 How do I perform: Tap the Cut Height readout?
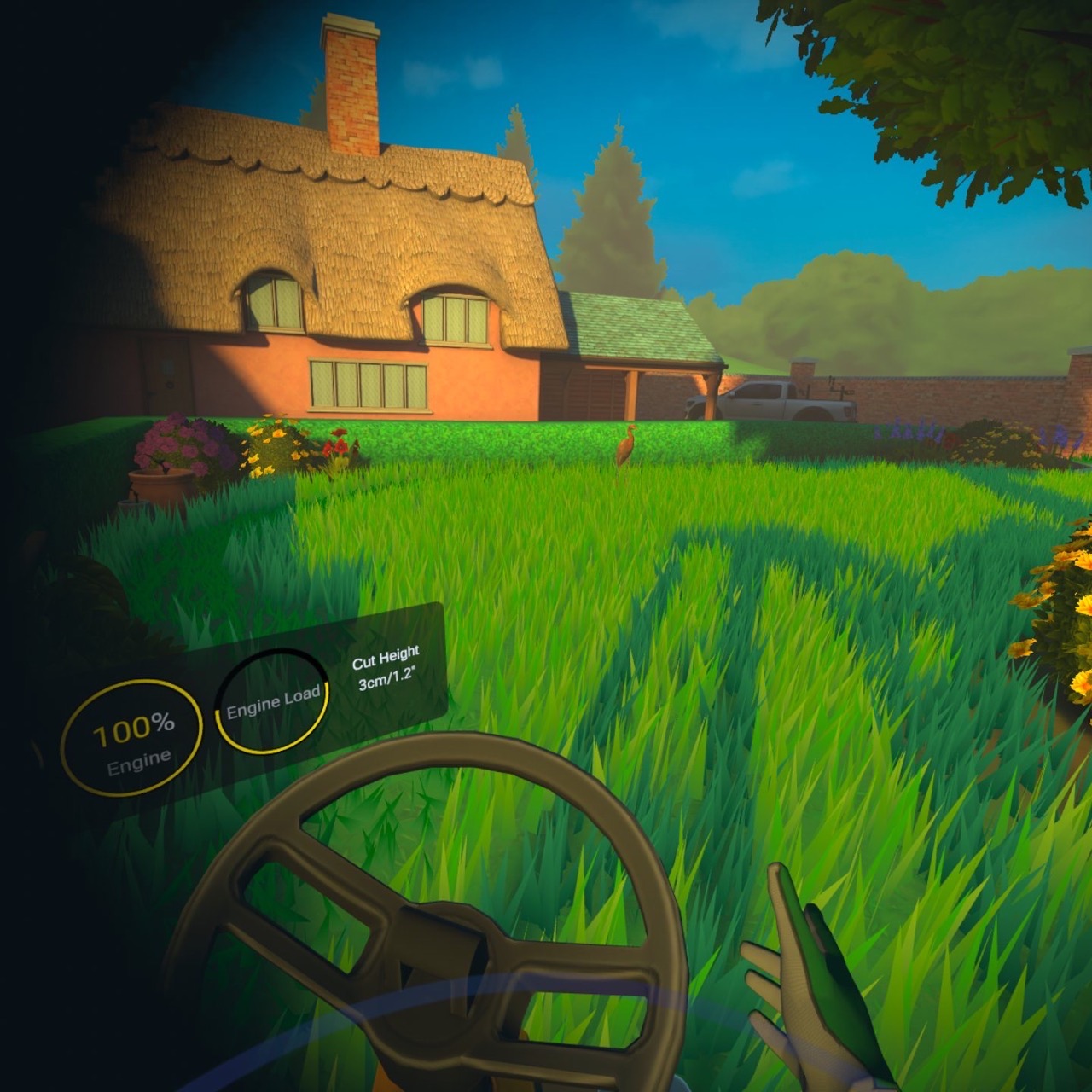(x=386, y=670)
